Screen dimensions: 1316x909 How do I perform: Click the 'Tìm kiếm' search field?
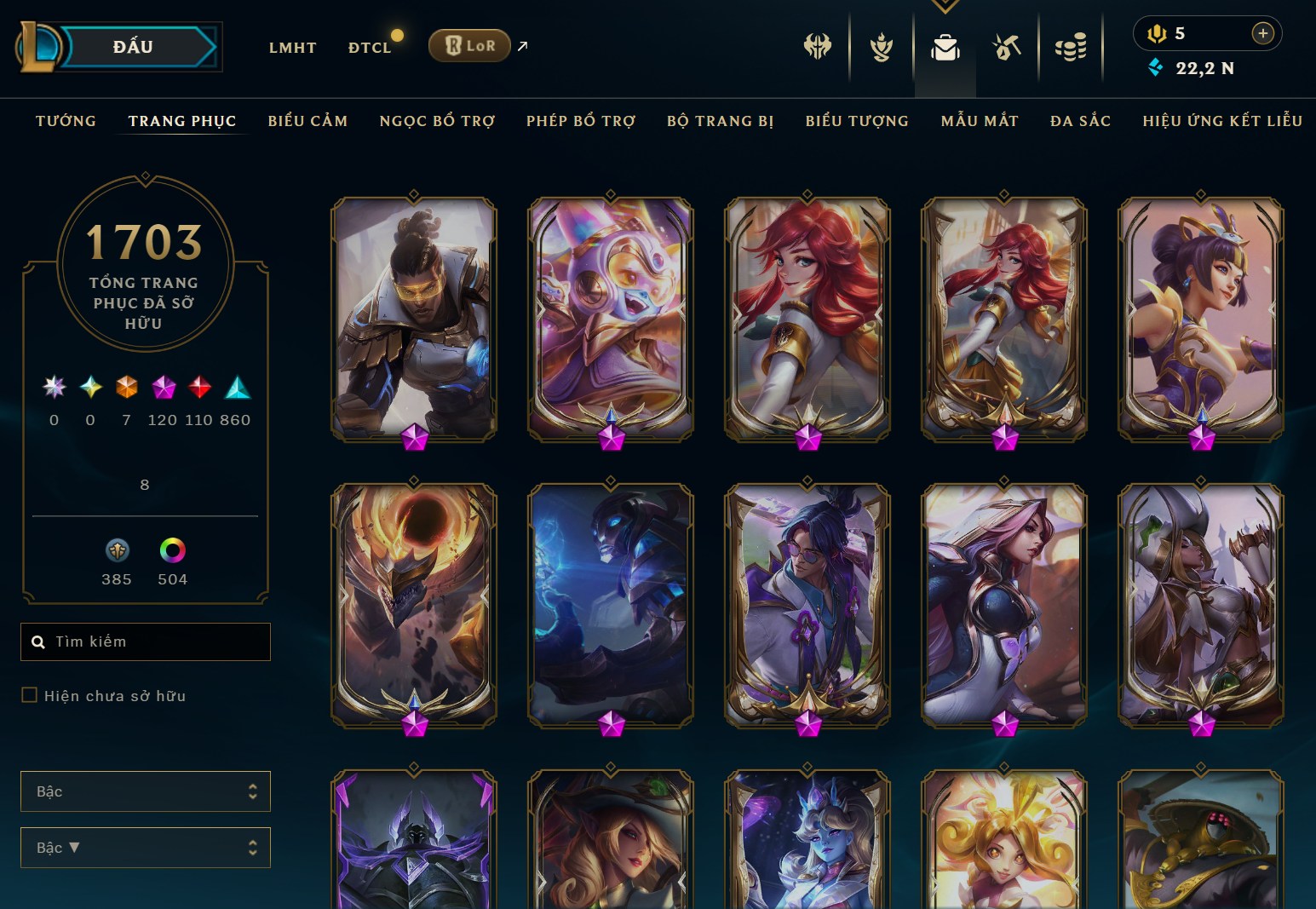click(145, 641)
